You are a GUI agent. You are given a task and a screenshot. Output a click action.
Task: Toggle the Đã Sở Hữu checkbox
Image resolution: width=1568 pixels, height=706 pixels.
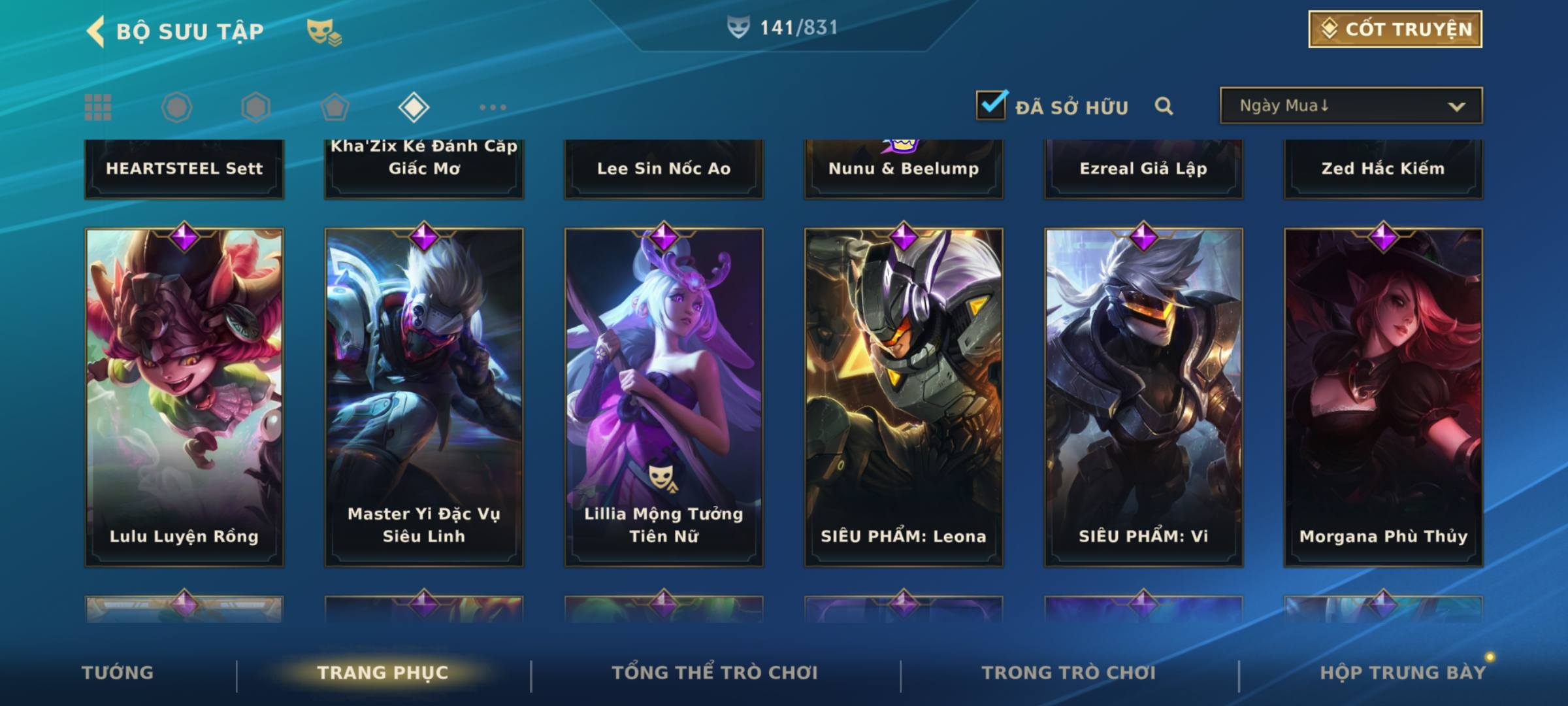[x=991, y=105]
